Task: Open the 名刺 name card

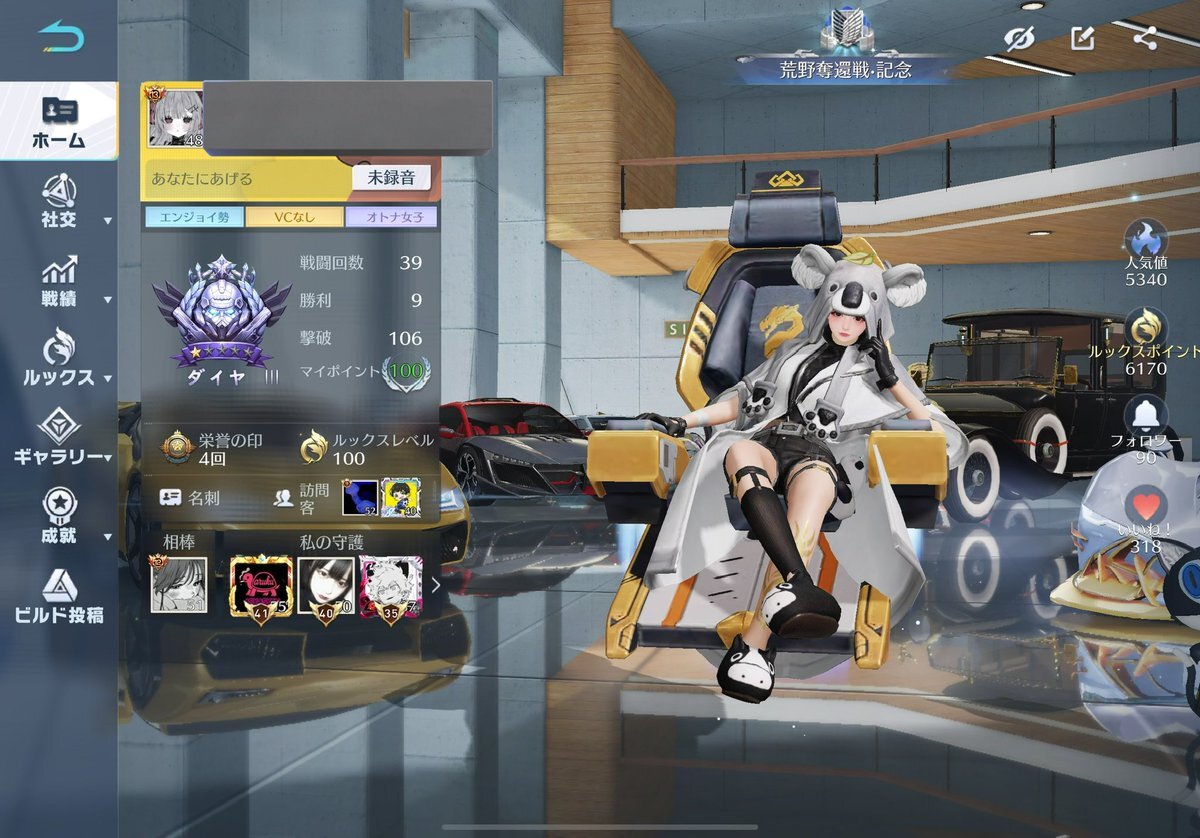Action: click(188, 497)
